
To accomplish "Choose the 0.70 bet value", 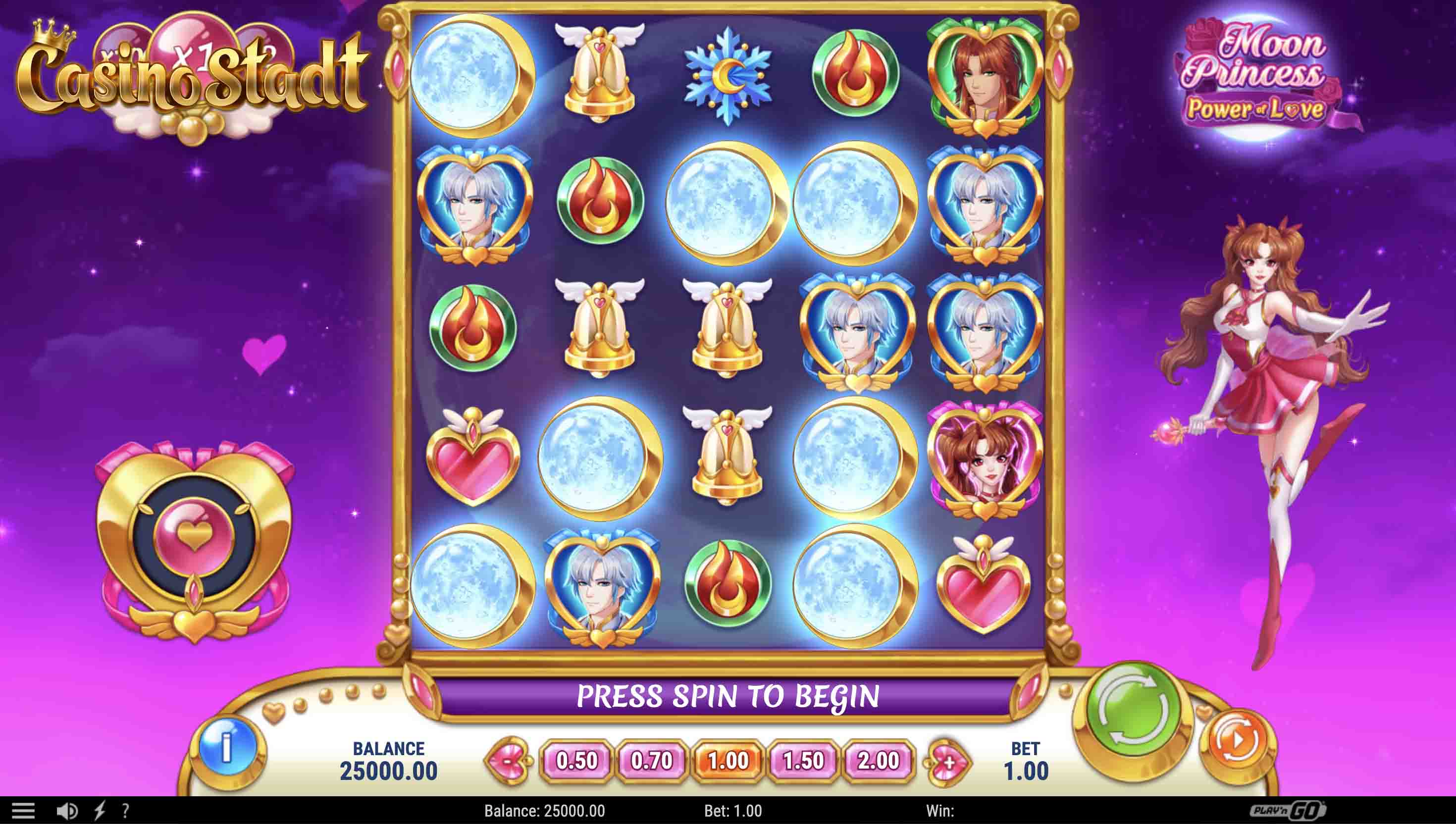I will (x=651, y=761).
